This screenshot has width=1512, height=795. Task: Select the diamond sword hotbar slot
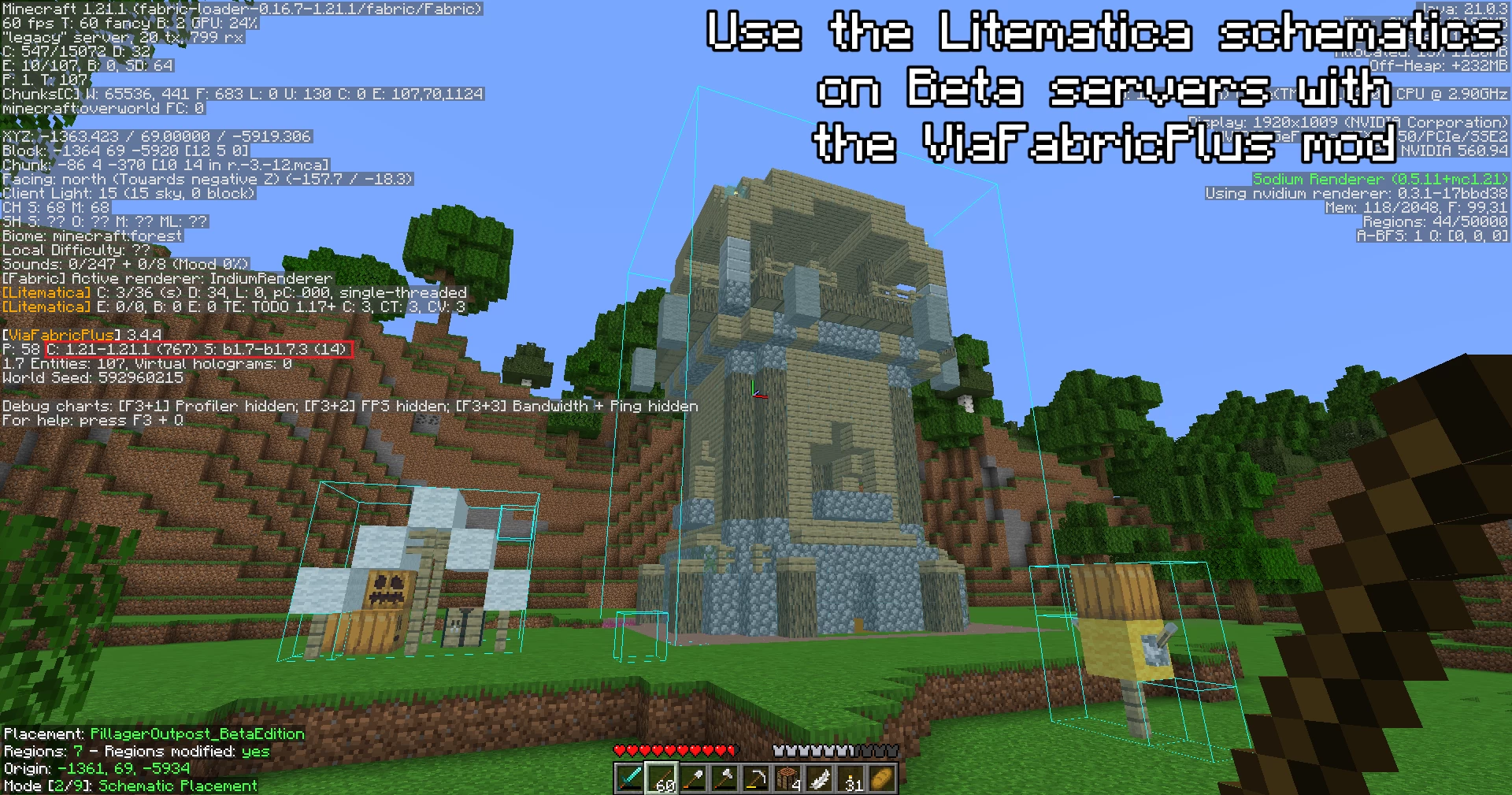630,778
